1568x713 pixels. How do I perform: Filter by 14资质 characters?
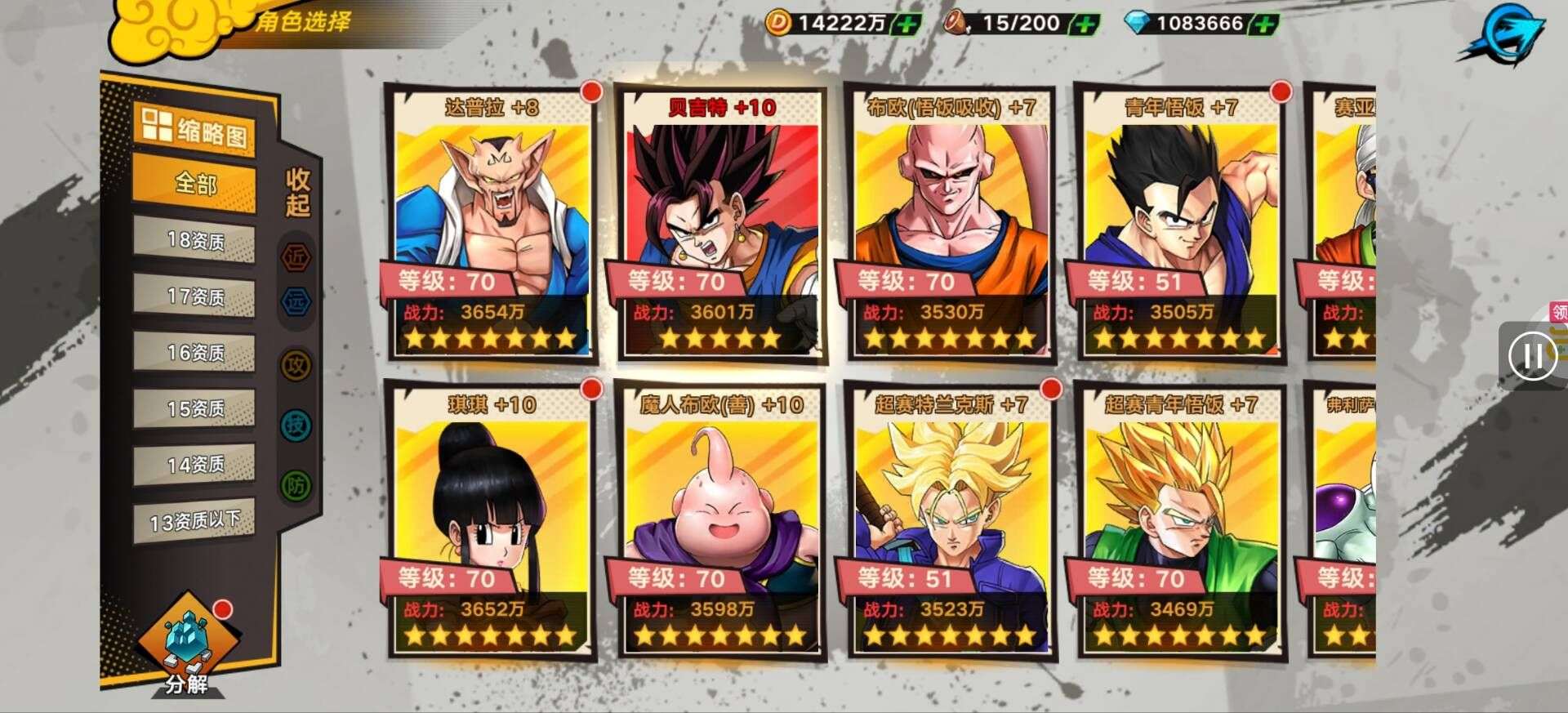[x=195, y=465]
